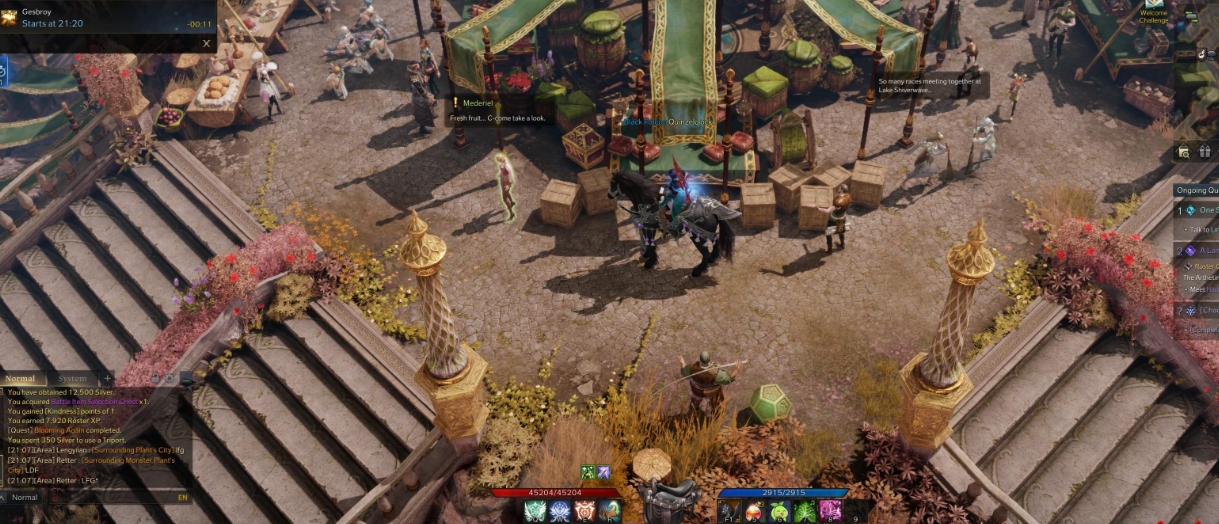Viewport: 1219px width, 524px height.
Task: Close the Gesbroy event notification
Action: 206,43
